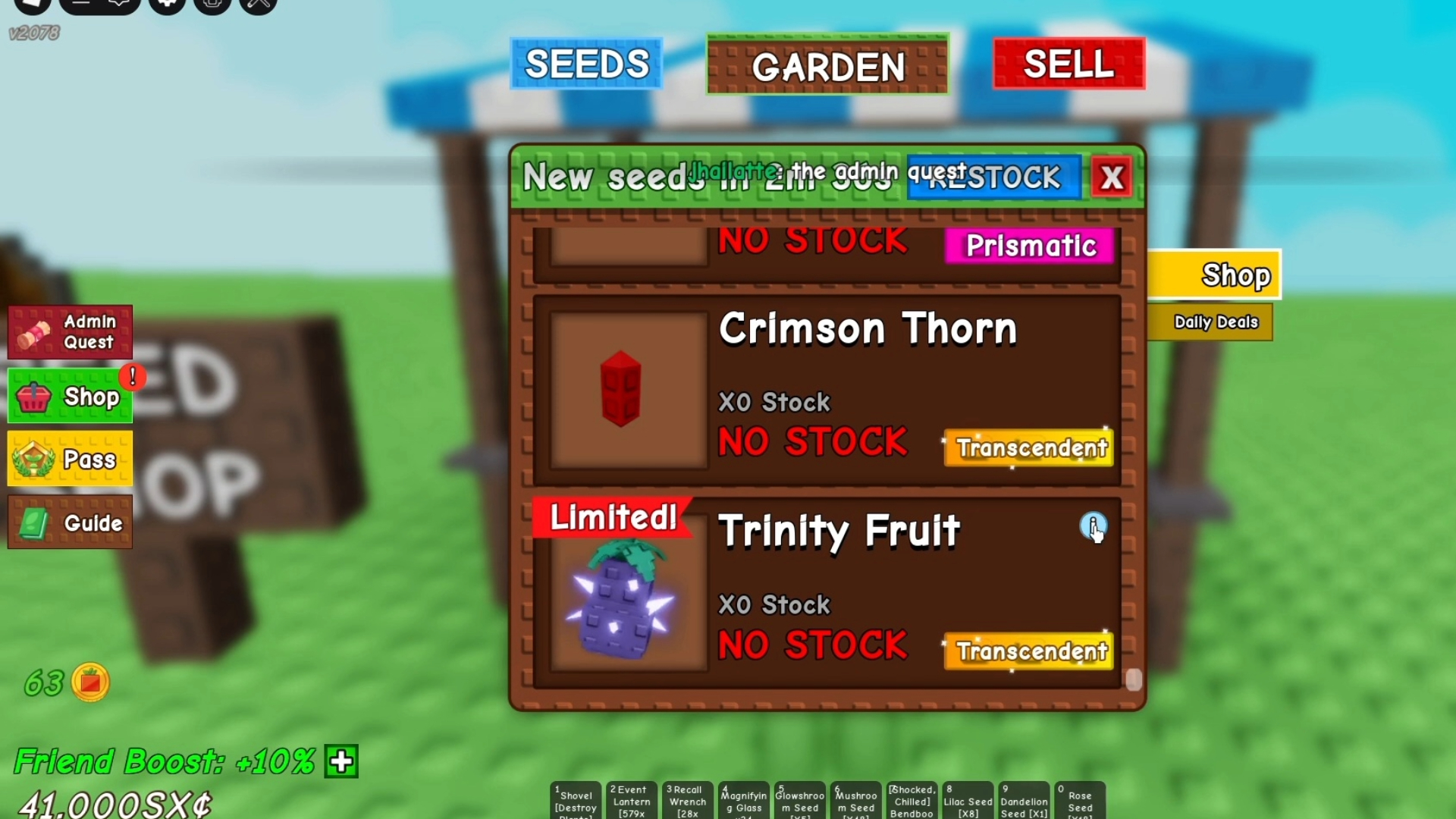Image resolution: width=1456 pixels, height=819 pixels.
Task: Open the Roblox settings gear
Action: point(168,4)
